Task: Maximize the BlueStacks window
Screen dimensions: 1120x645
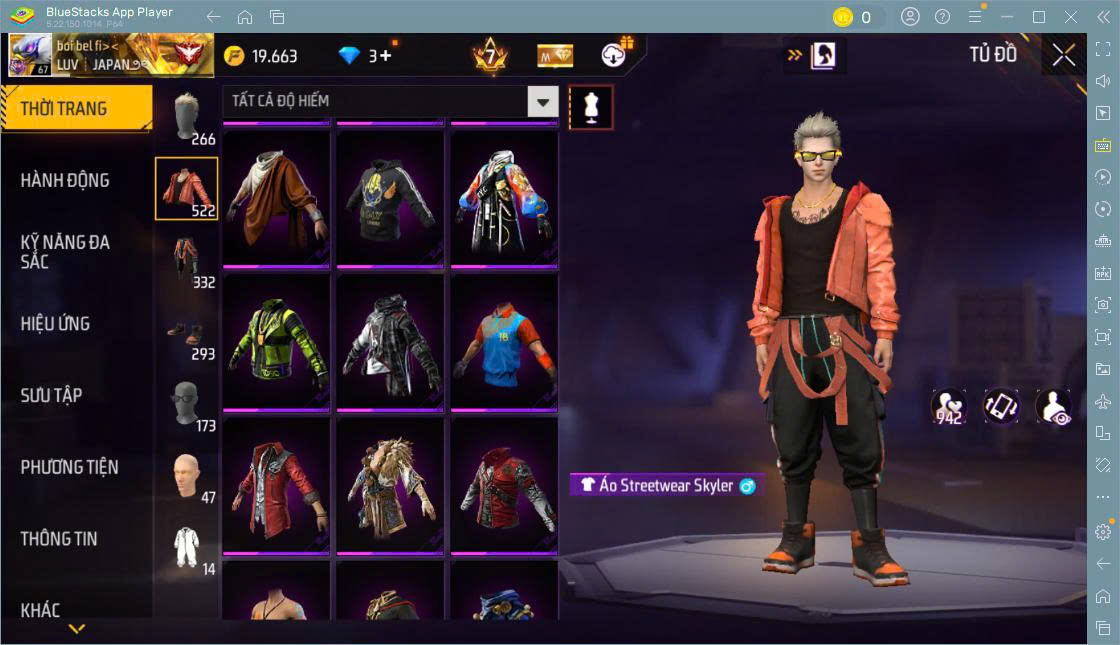Action: [1038, 17]
